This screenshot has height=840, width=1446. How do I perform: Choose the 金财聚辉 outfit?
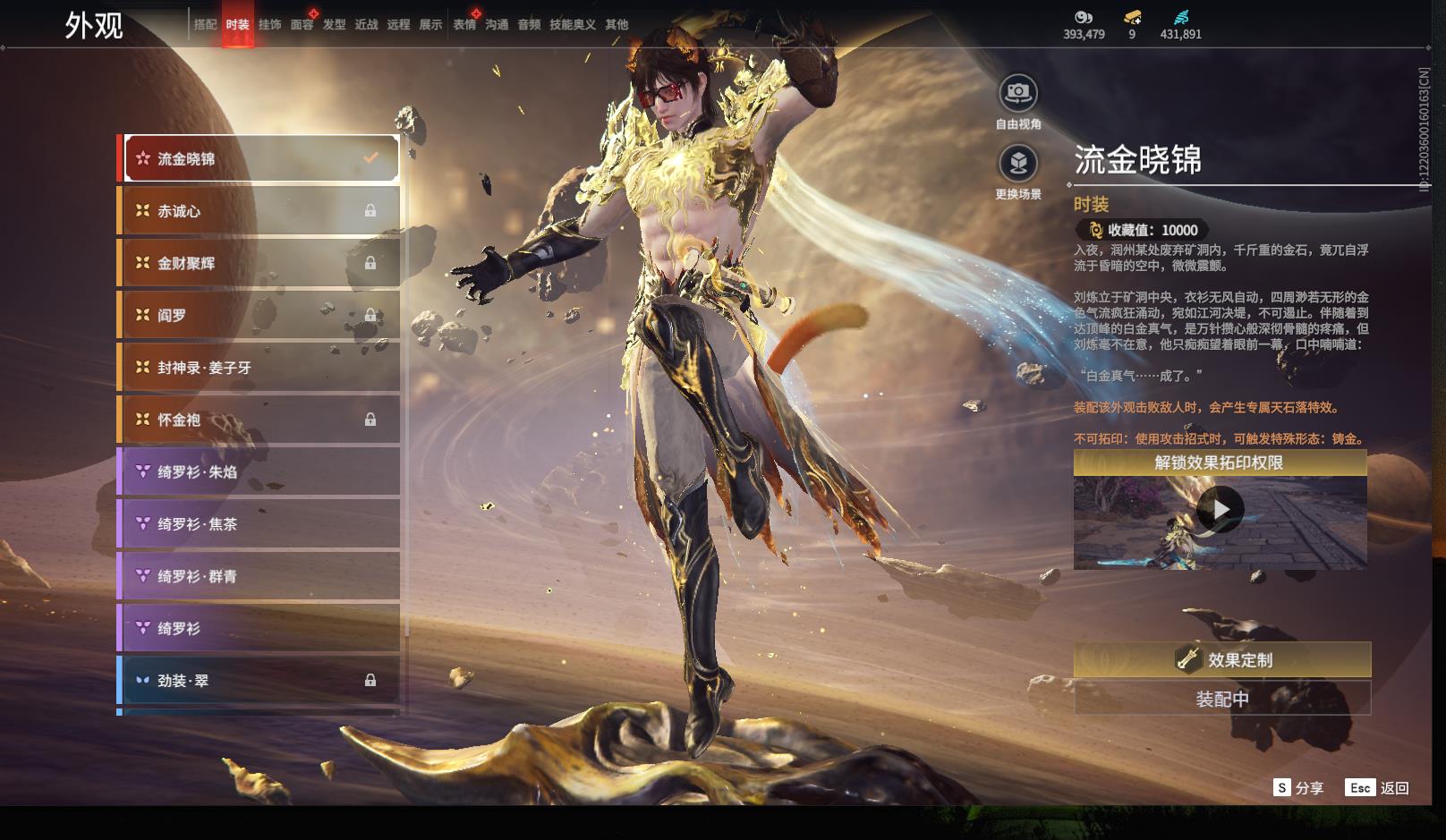(259, 263)
